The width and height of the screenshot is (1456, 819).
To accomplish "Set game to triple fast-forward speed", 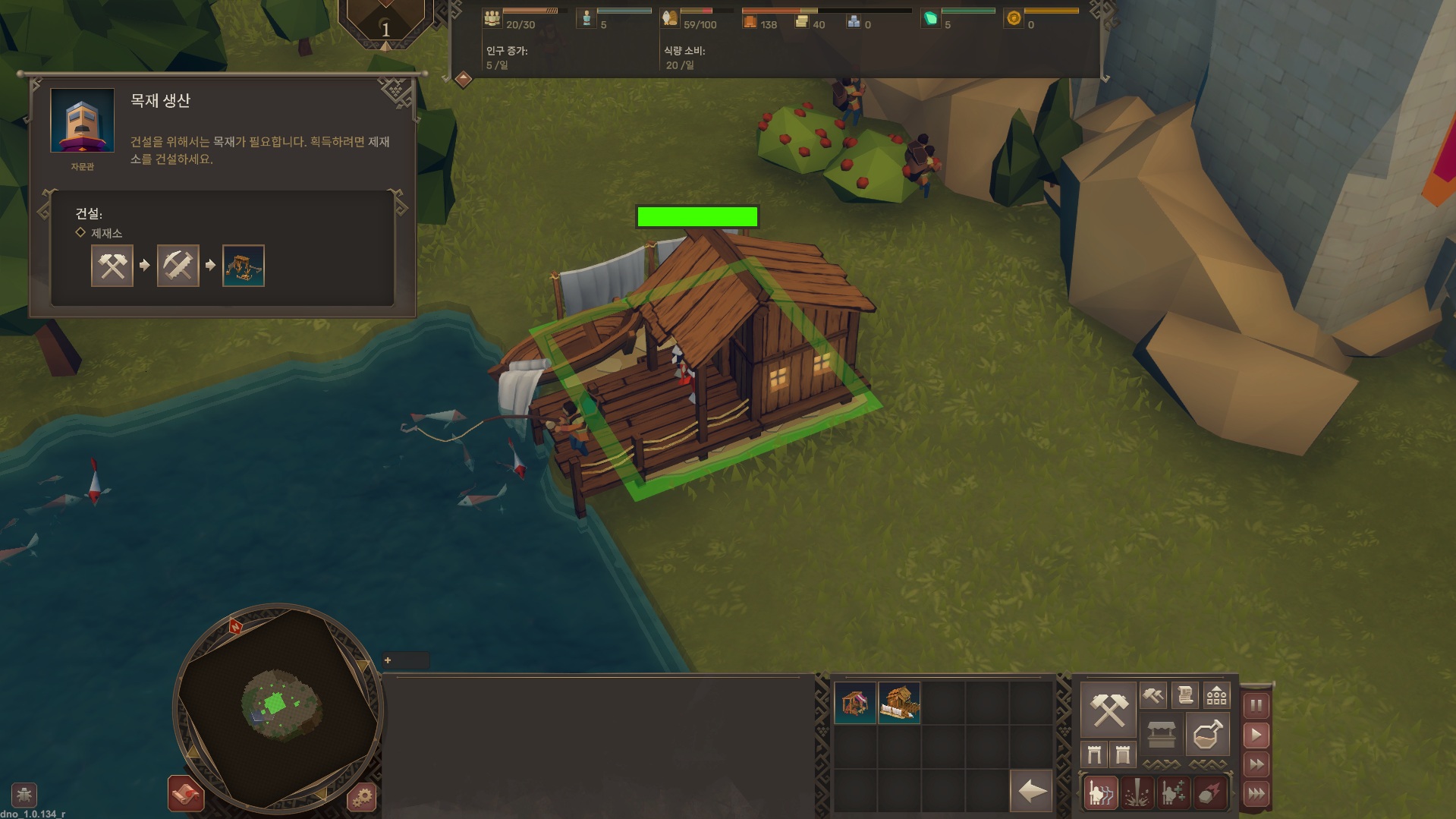I will tap(1256, 794).
